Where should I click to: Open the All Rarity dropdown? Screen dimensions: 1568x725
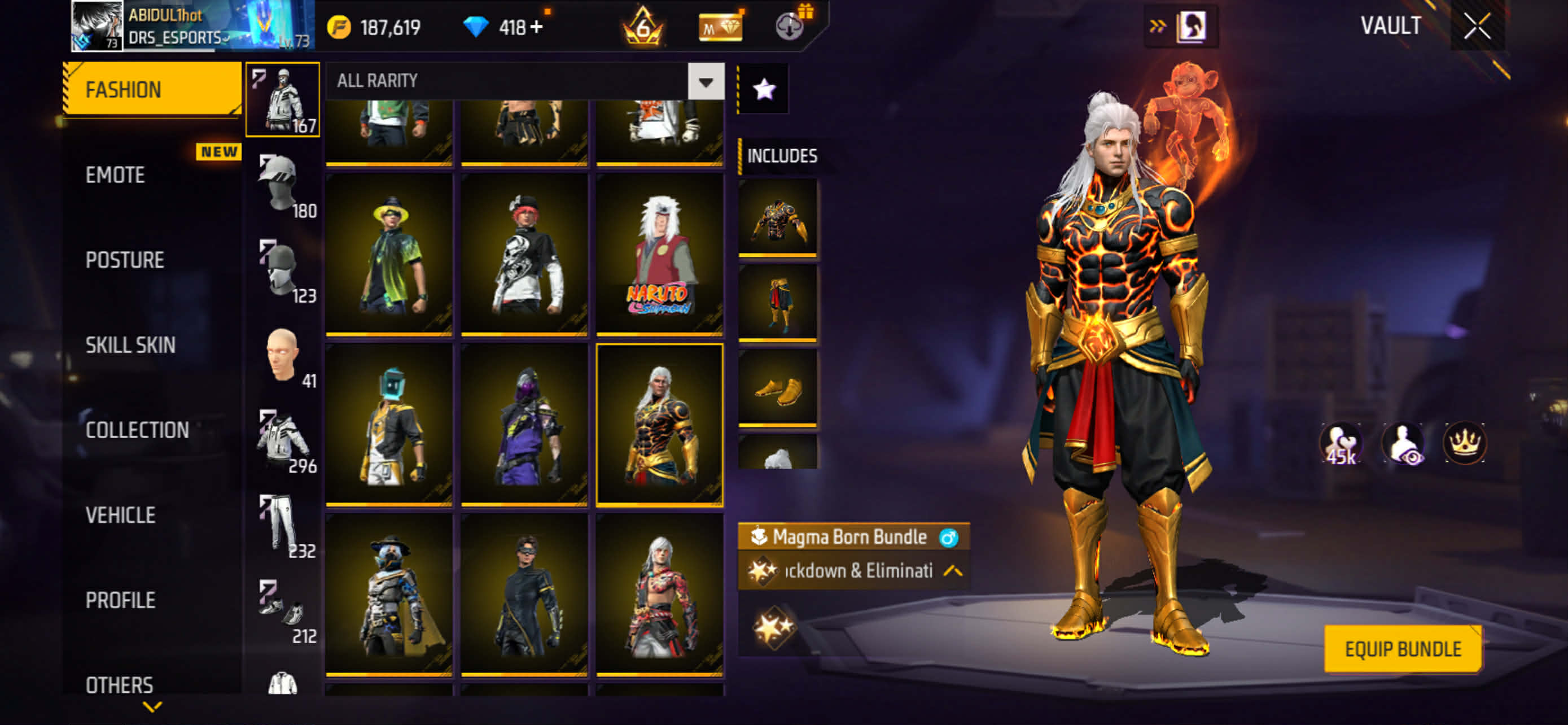706,81
